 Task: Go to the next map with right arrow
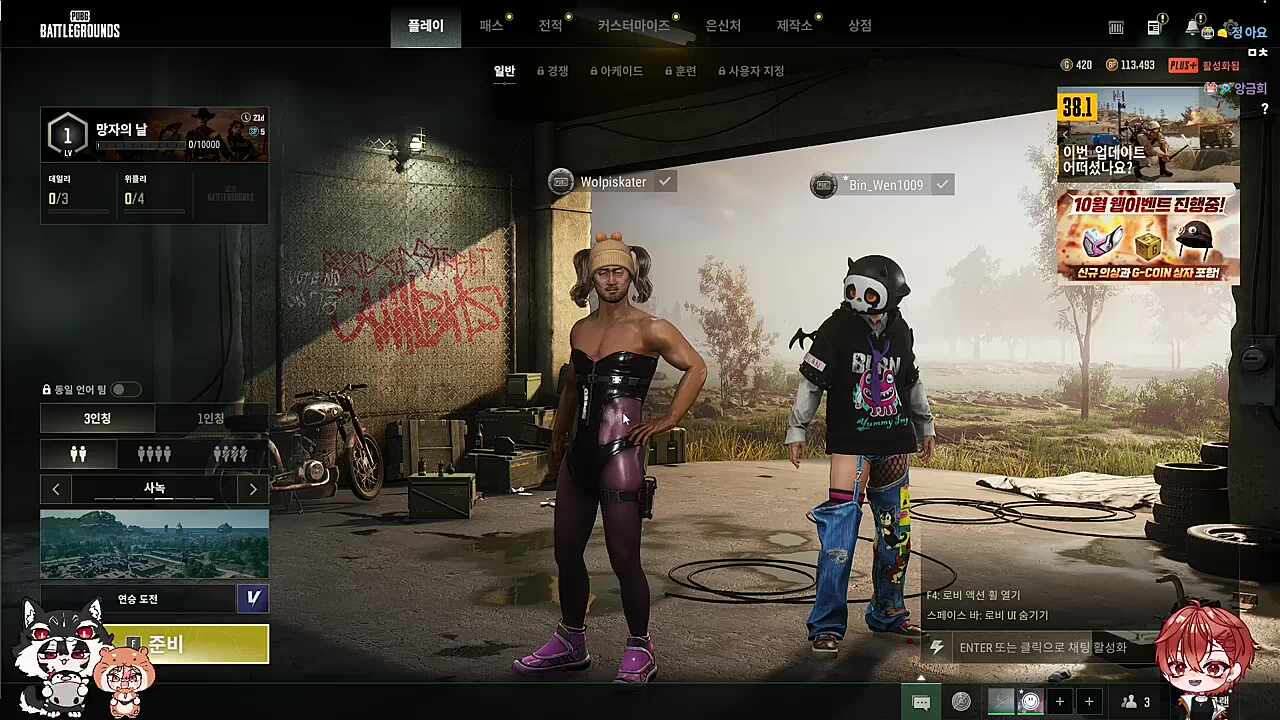pyautogui.click(x=253, y=489)
